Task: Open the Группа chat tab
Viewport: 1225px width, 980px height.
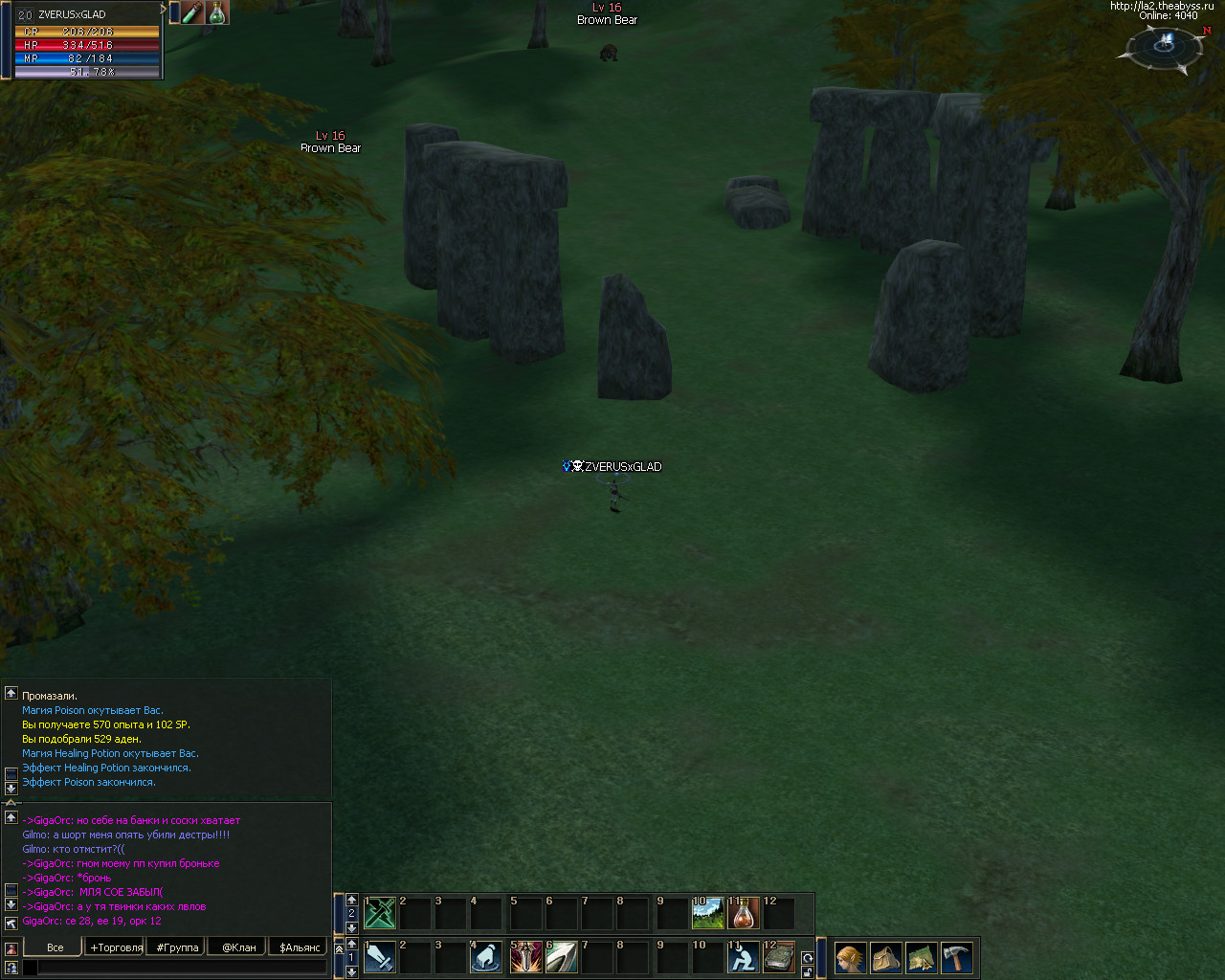Action: click(178, 947)
